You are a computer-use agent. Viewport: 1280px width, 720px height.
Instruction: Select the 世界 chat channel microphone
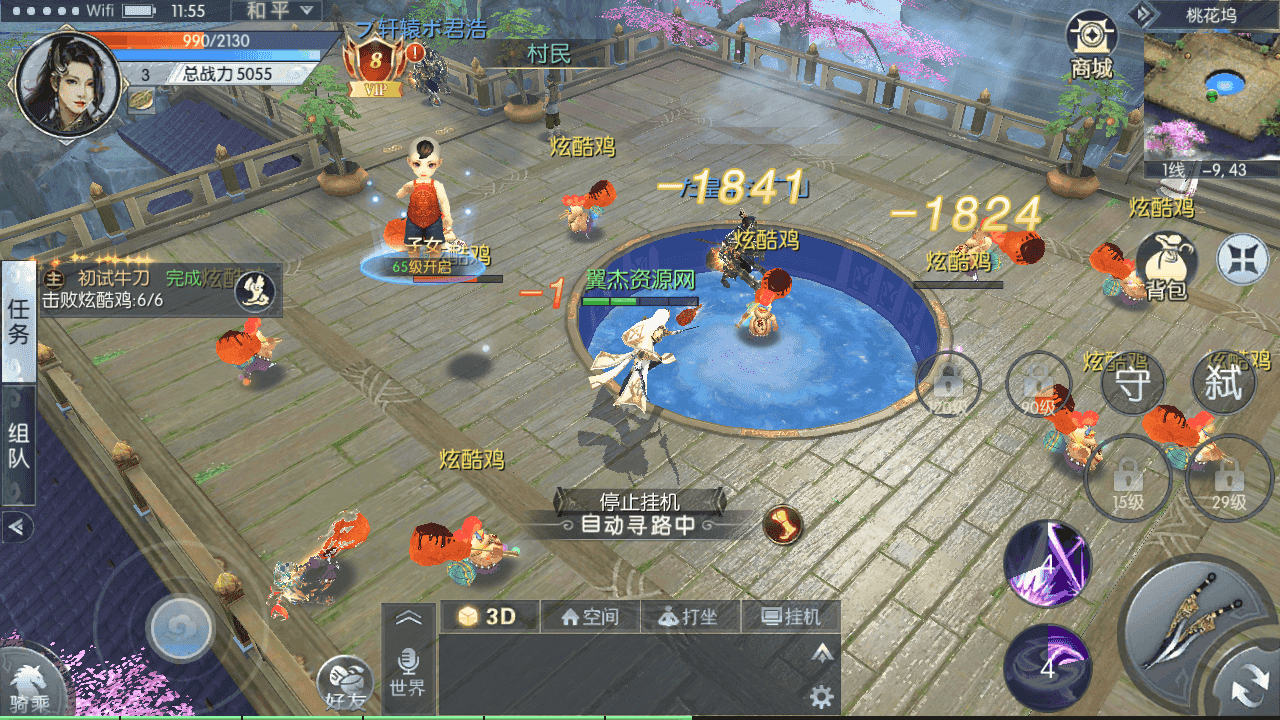tap(407, 671)
